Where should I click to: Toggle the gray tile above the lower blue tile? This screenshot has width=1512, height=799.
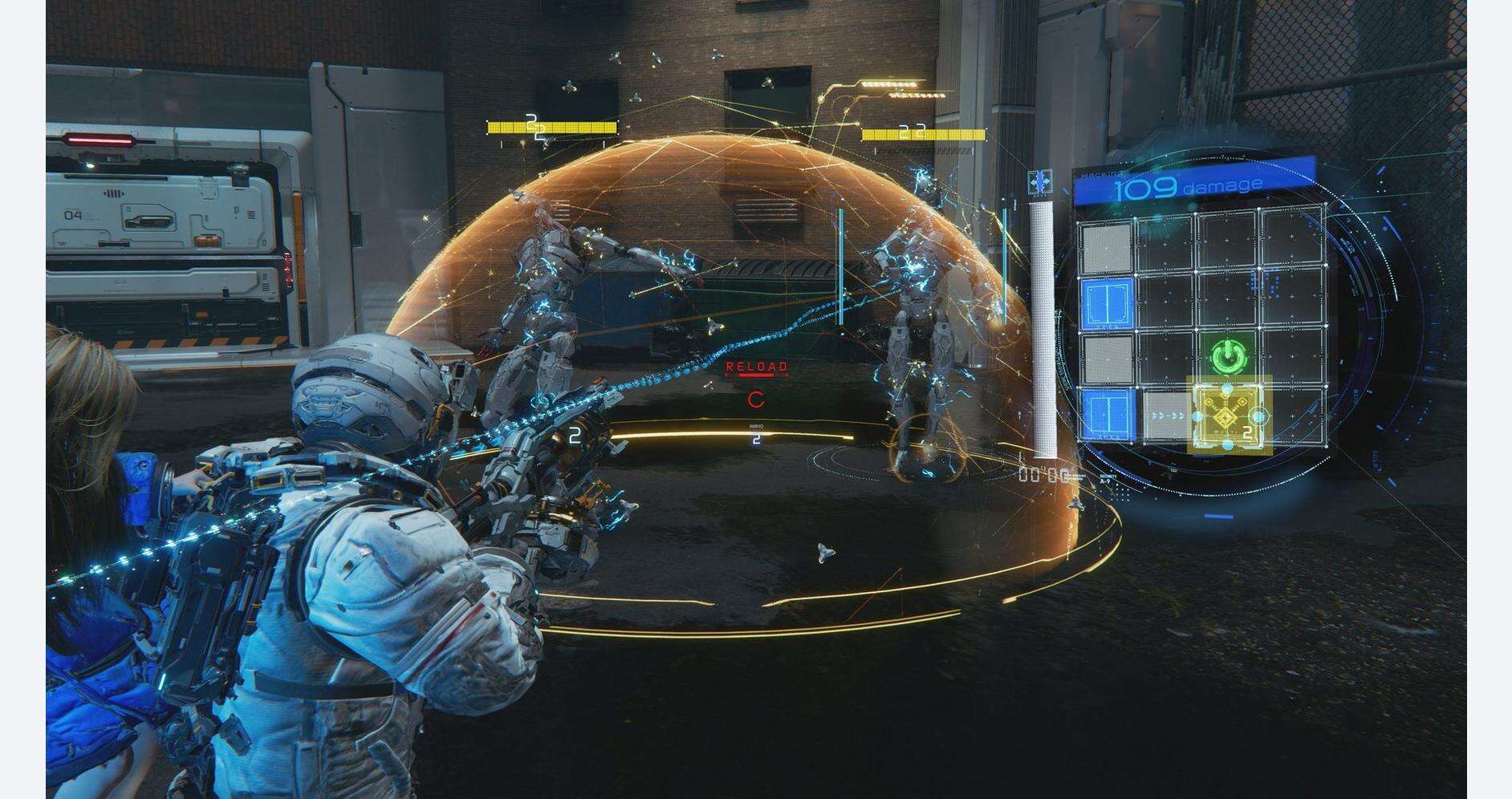click(1106, 359)
